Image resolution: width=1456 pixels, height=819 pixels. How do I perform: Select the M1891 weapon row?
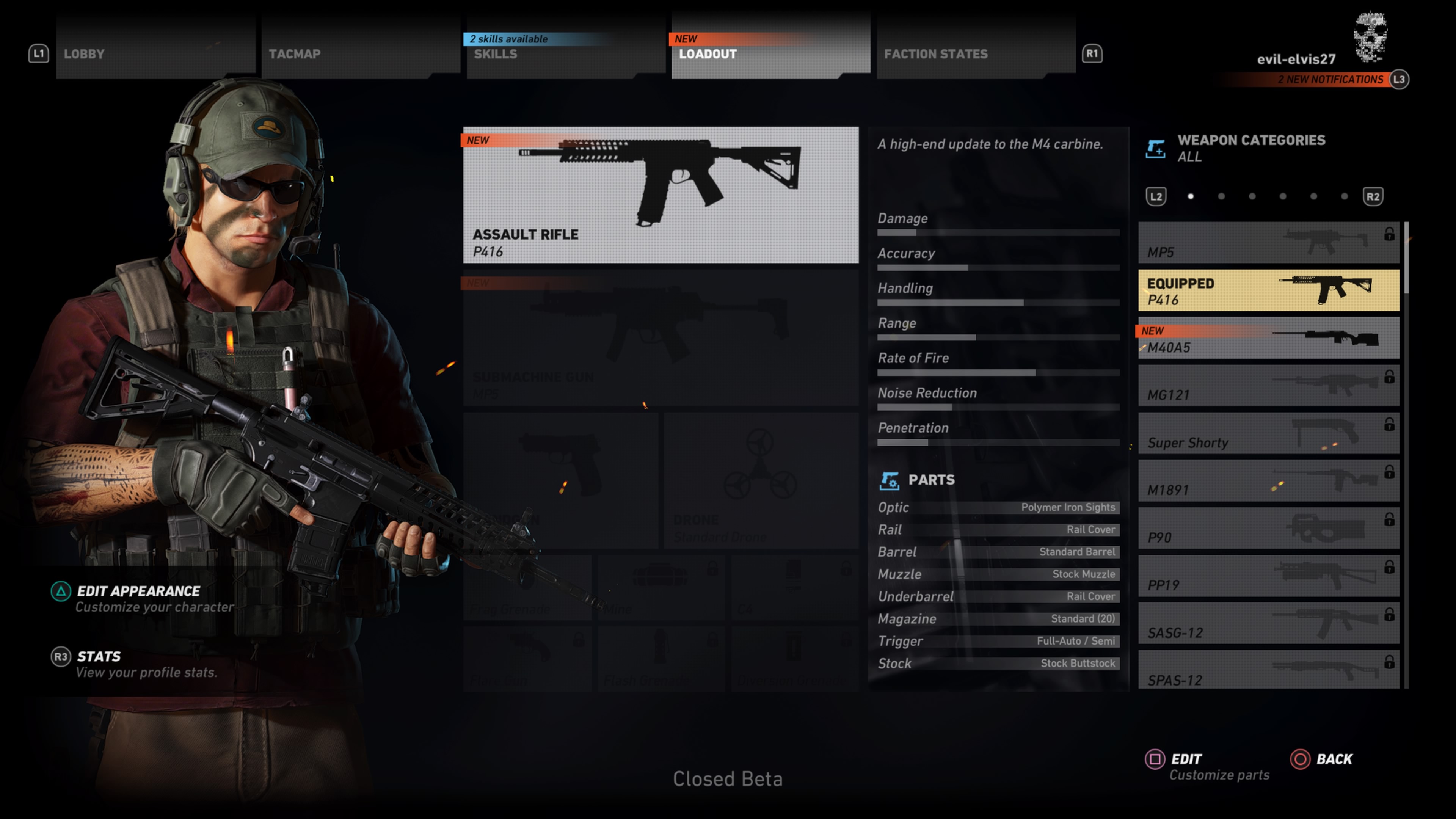tap(1268, 481)
